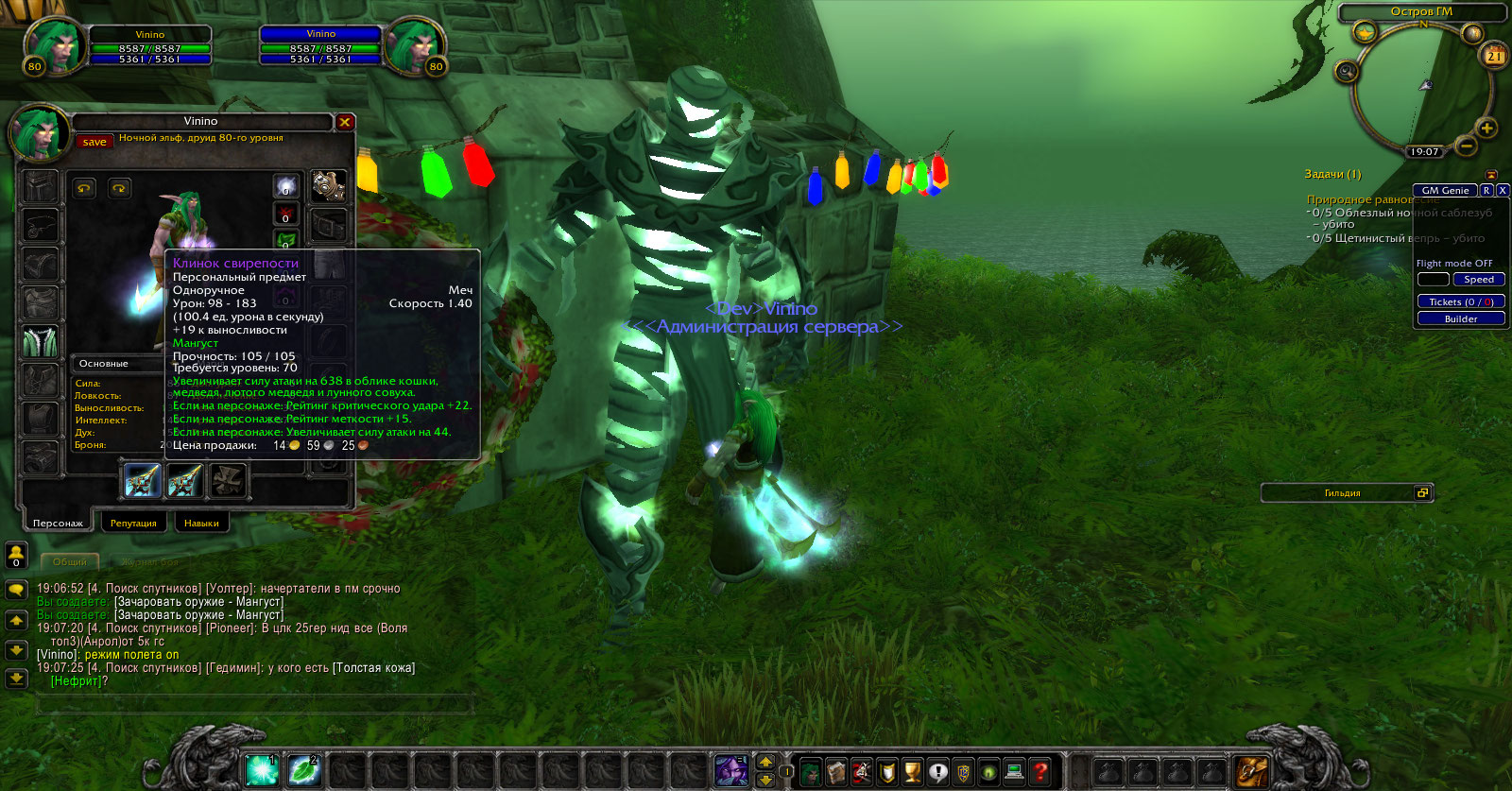Expand the Гильдия panel
The image size is (1512, 791).
click(x=1423, y=492)
